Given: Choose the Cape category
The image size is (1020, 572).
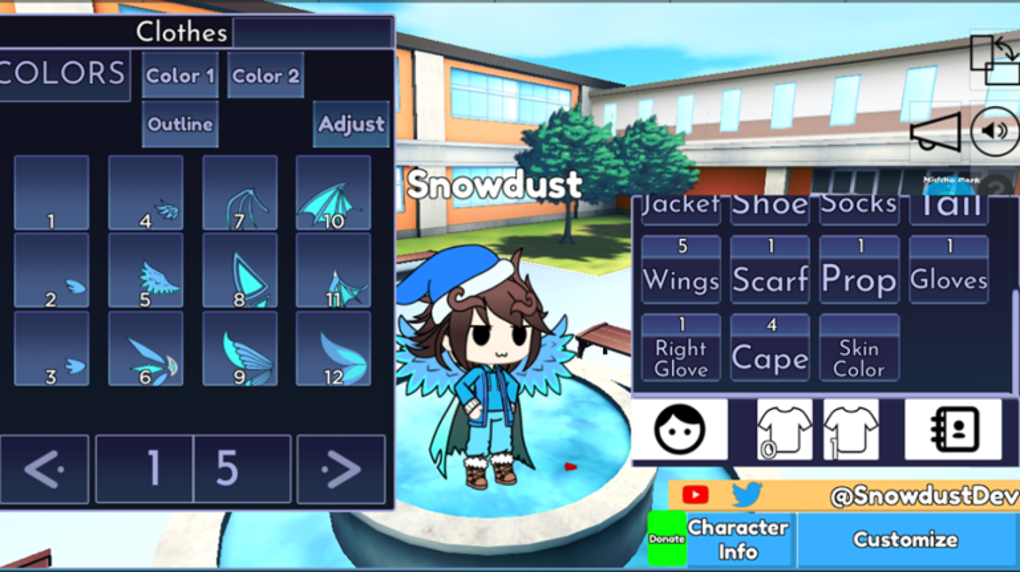Looking at the screenshot, I should 770,348.
